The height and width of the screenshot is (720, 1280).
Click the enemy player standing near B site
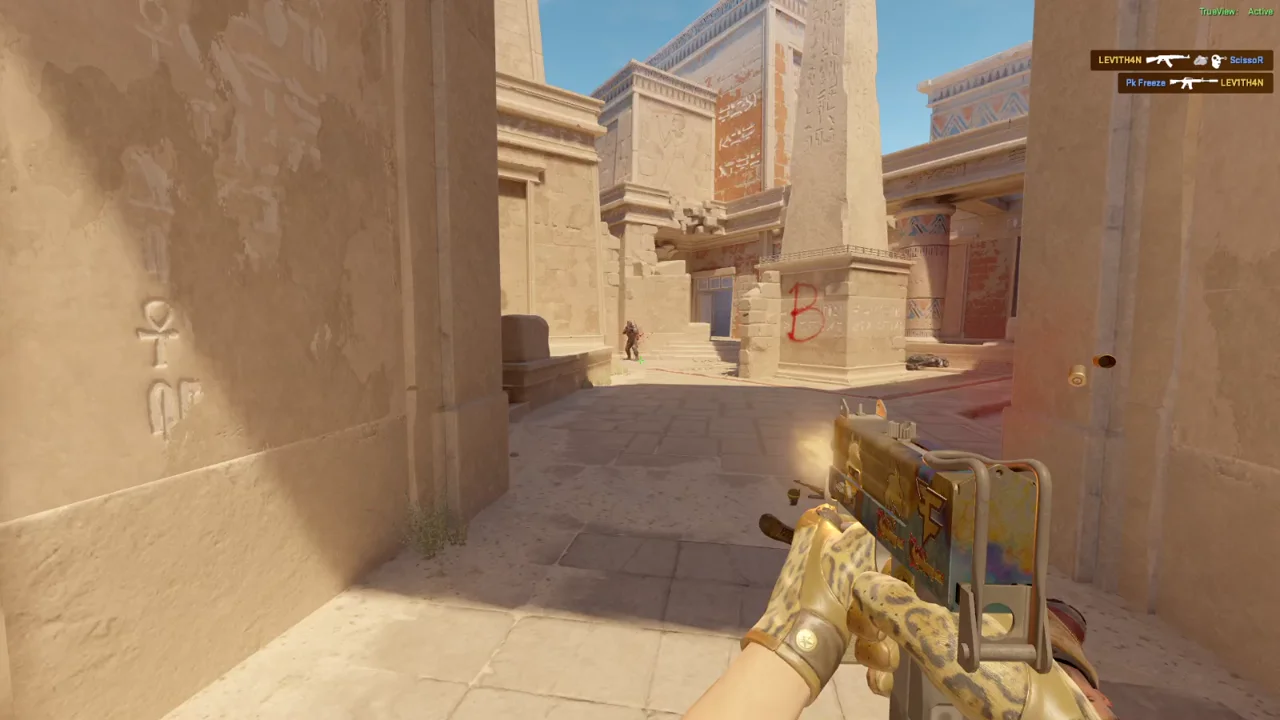pyautogui.click(x=631, y=335)
